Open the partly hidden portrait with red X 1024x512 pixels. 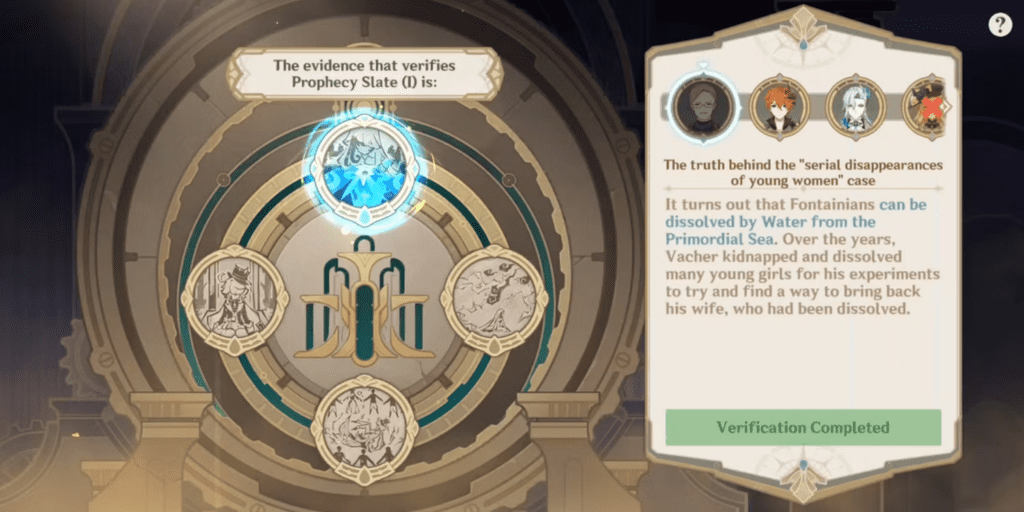pyautogui.click(x=925, y=107)
